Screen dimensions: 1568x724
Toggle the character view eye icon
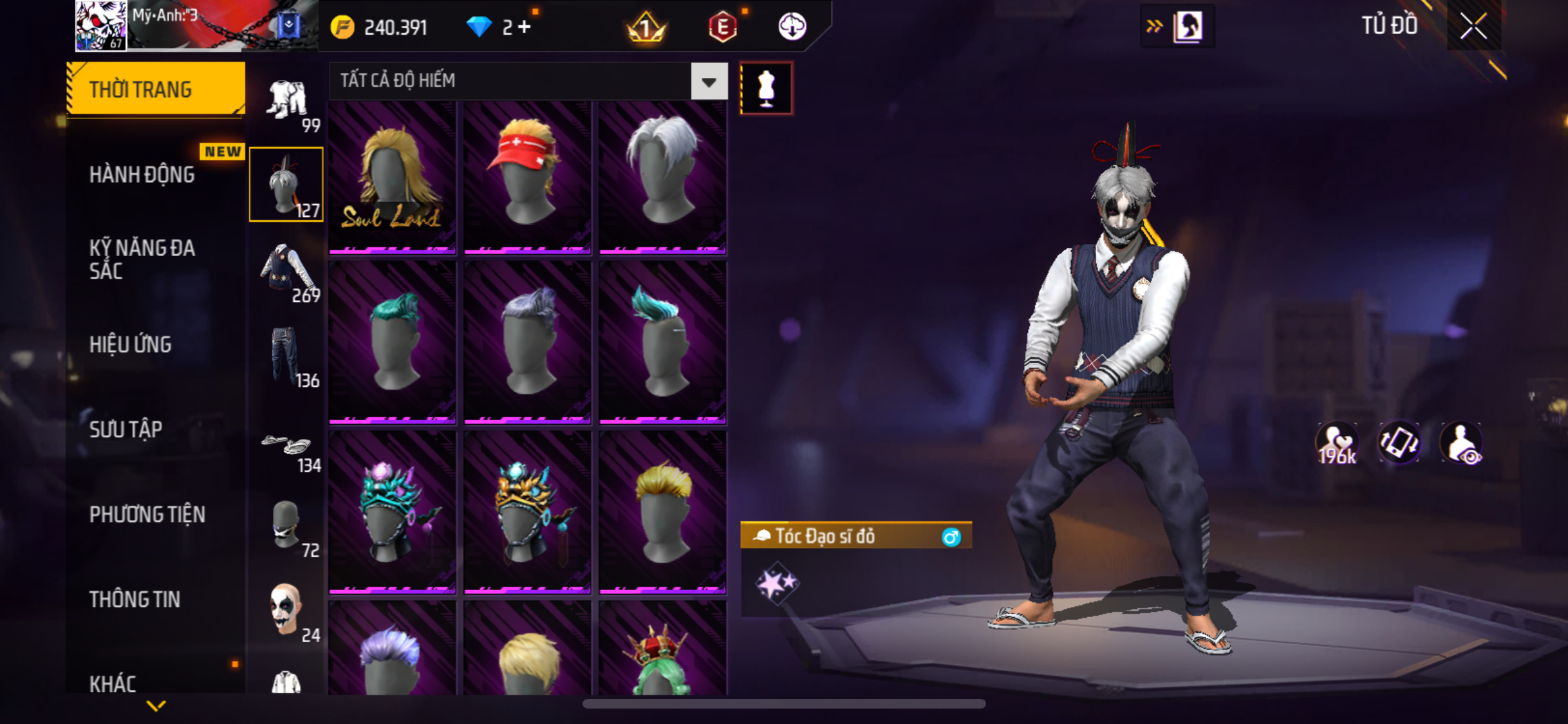point(1462,443)
